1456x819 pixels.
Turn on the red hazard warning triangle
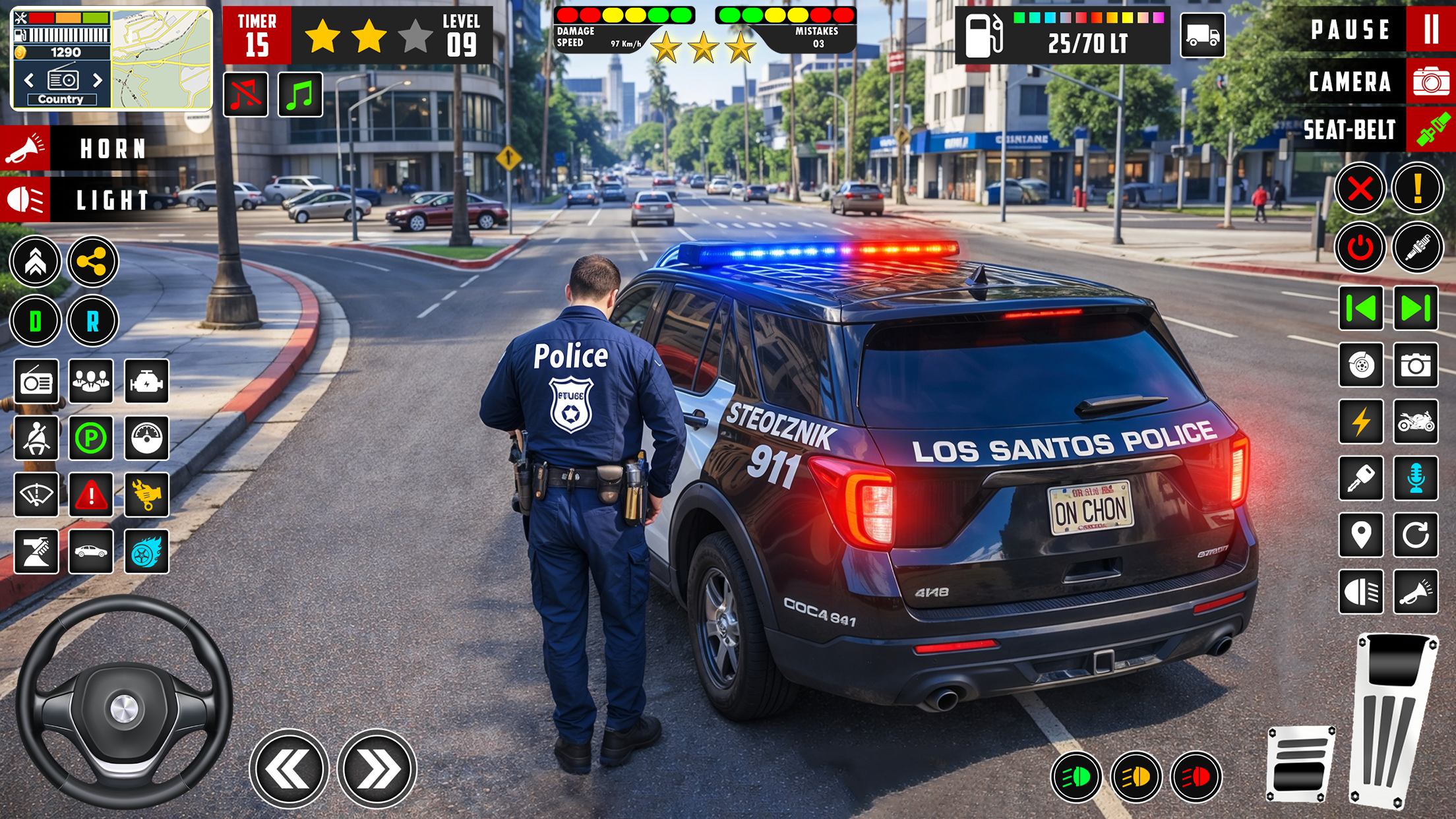tap(91, 494)
